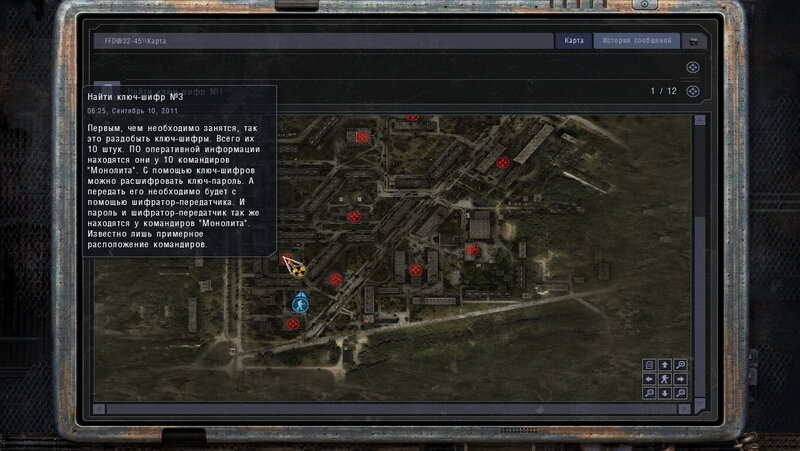Screen dimensions: 800x451
Task: Switch to the Карта tab
Action: pos(573,41)
